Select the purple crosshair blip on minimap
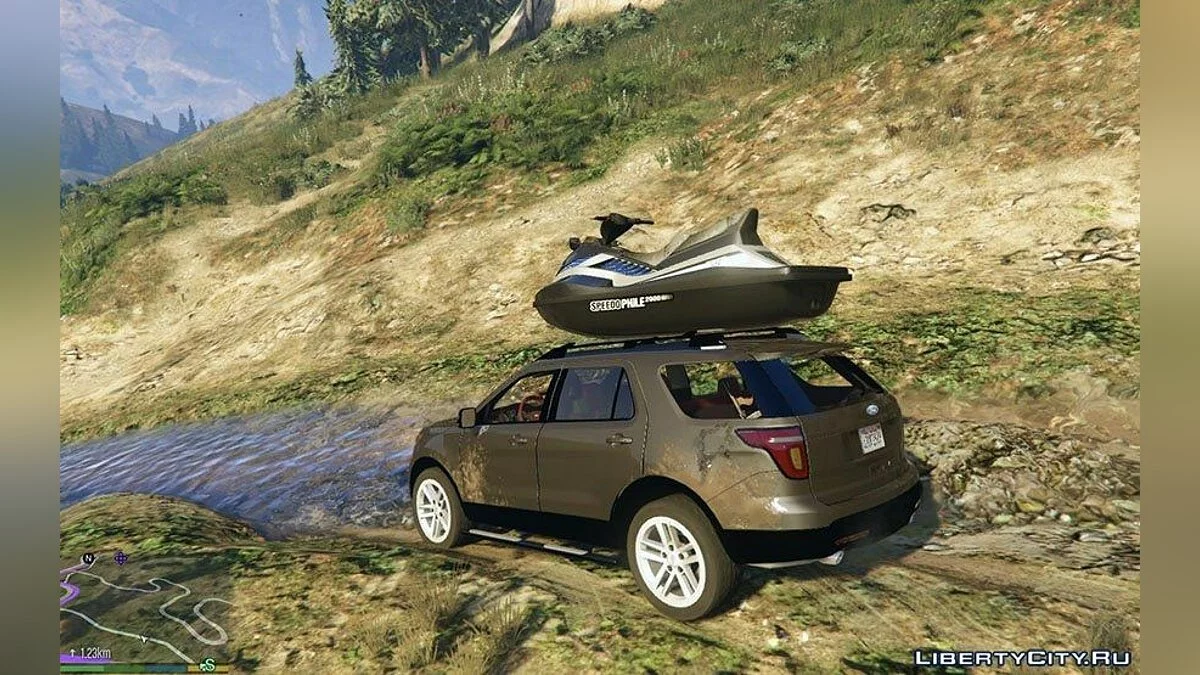 (121, 558)
